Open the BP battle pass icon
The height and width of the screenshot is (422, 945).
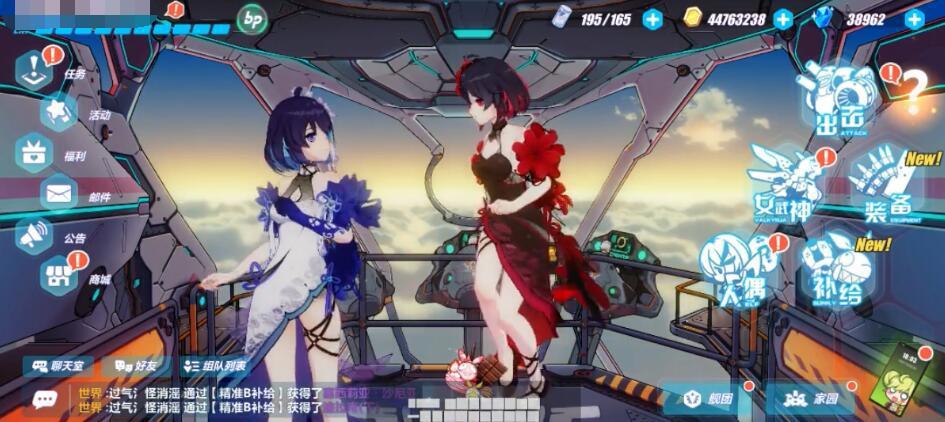tap(251, 18)
